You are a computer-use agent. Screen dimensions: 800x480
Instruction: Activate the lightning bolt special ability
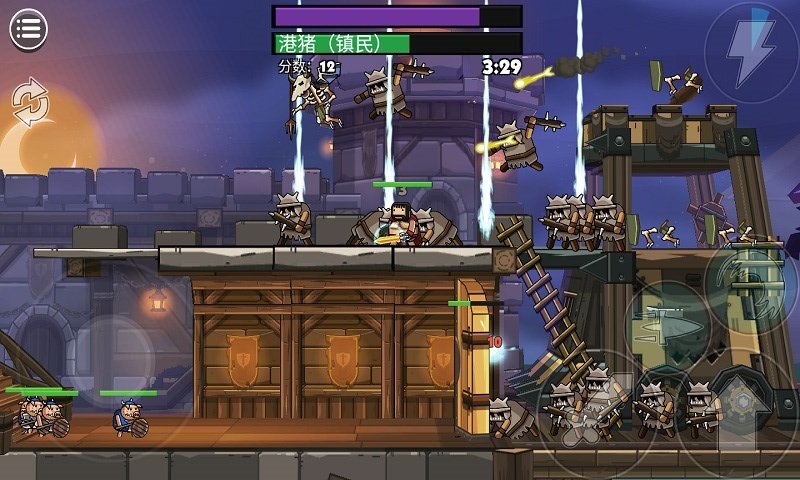tap(751, 48)
